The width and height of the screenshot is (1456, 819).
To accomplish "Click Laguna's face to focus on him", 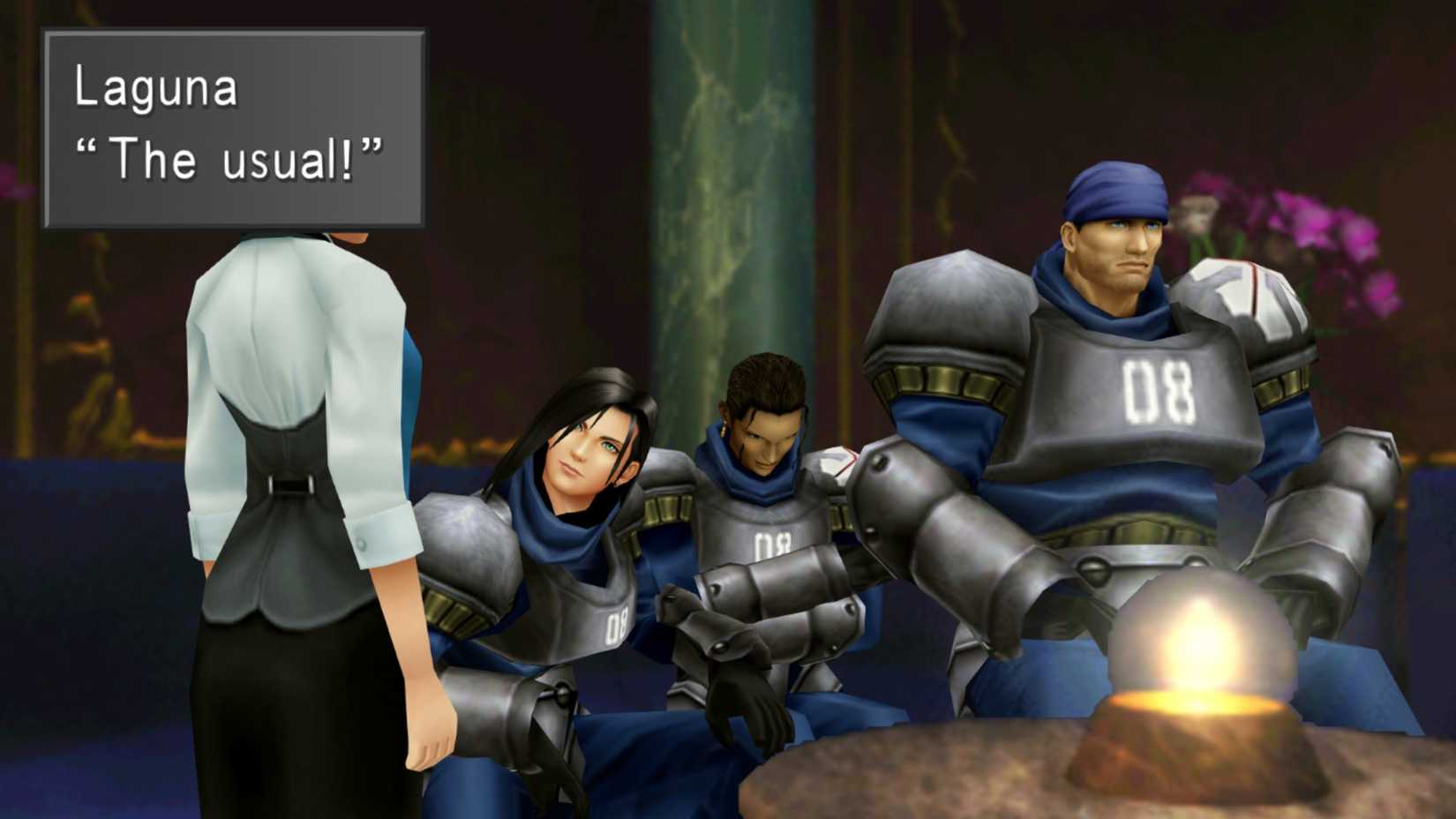I will tap(582, 450).
